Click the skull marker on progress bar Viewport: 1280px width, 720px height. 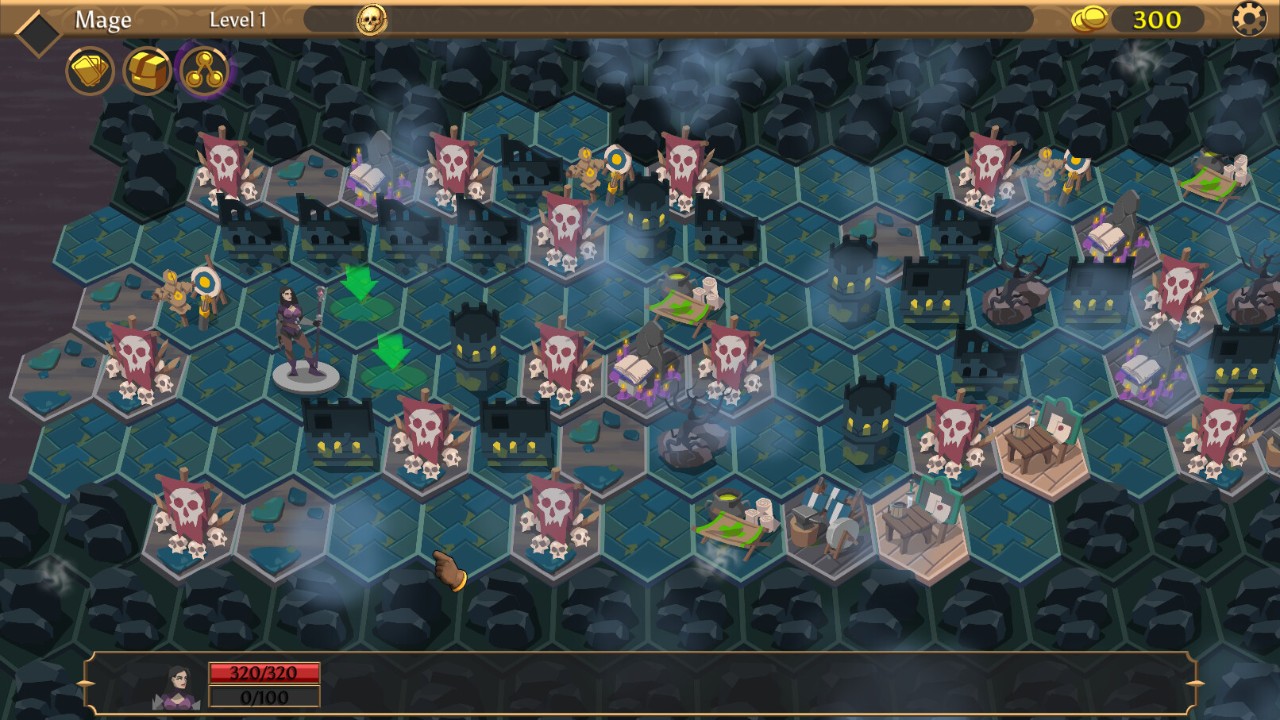372,19
